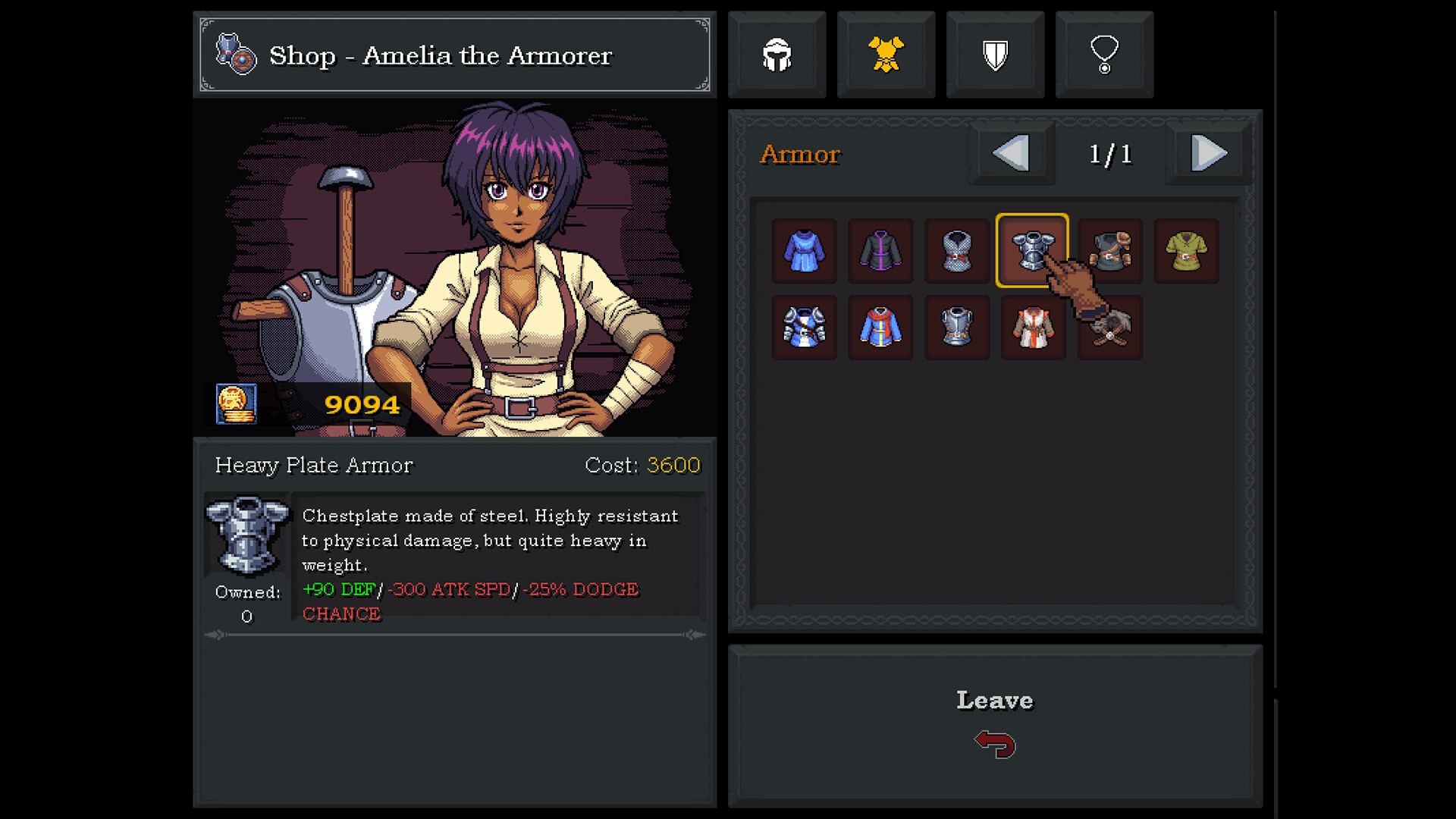Select the dark purple coat icon
The image size is (1456, 819).
880,251
